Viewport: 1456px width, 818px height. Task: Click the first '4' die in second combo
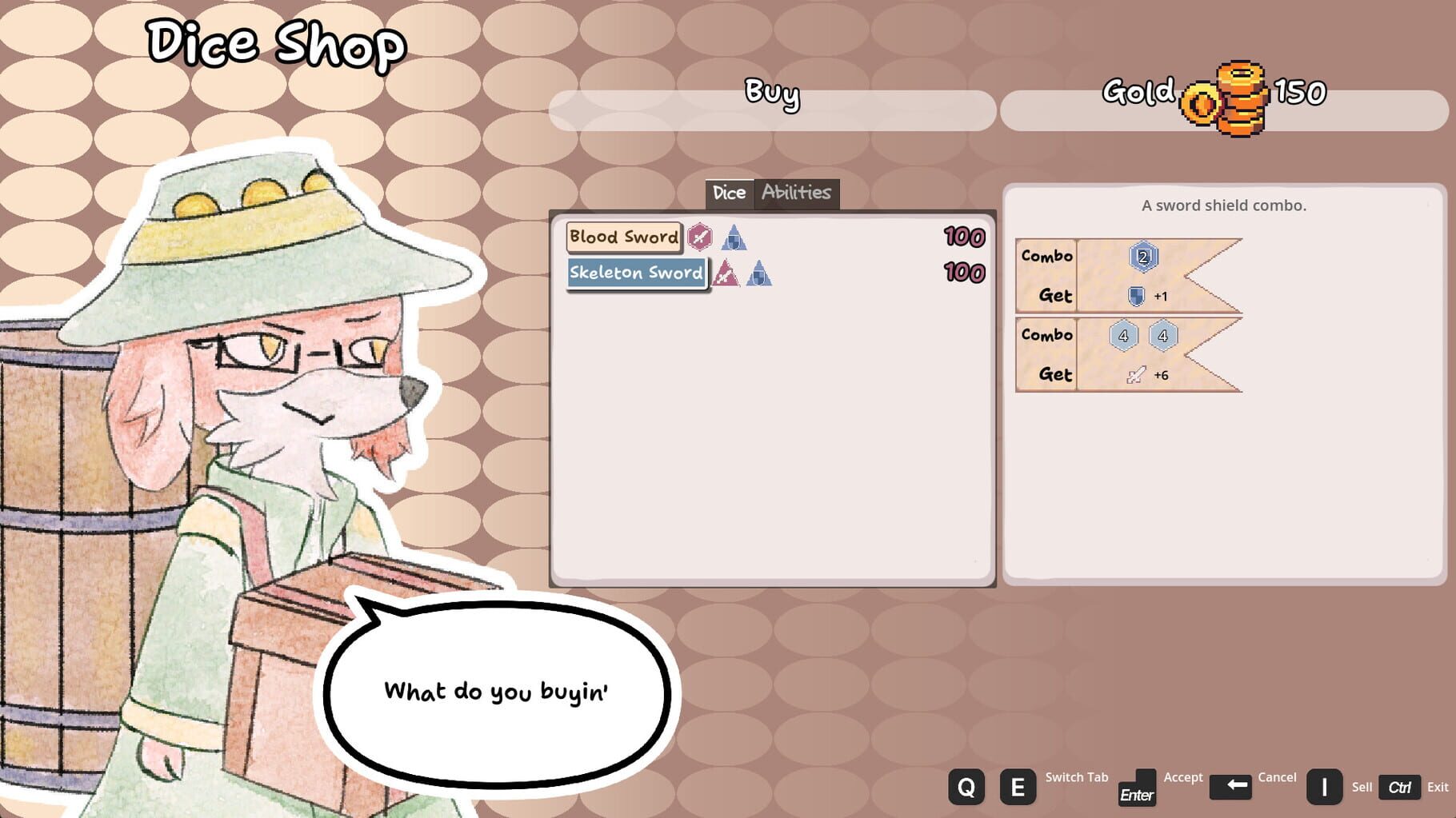coord(1123,337)
